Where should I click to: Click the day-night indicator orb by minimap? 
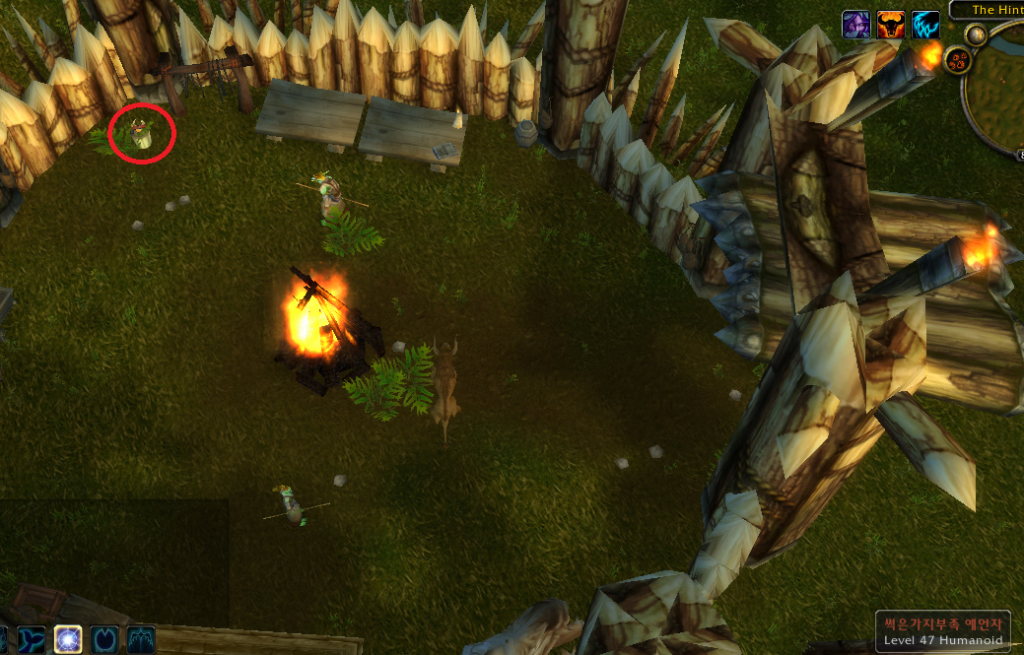(x=975, y=35)
